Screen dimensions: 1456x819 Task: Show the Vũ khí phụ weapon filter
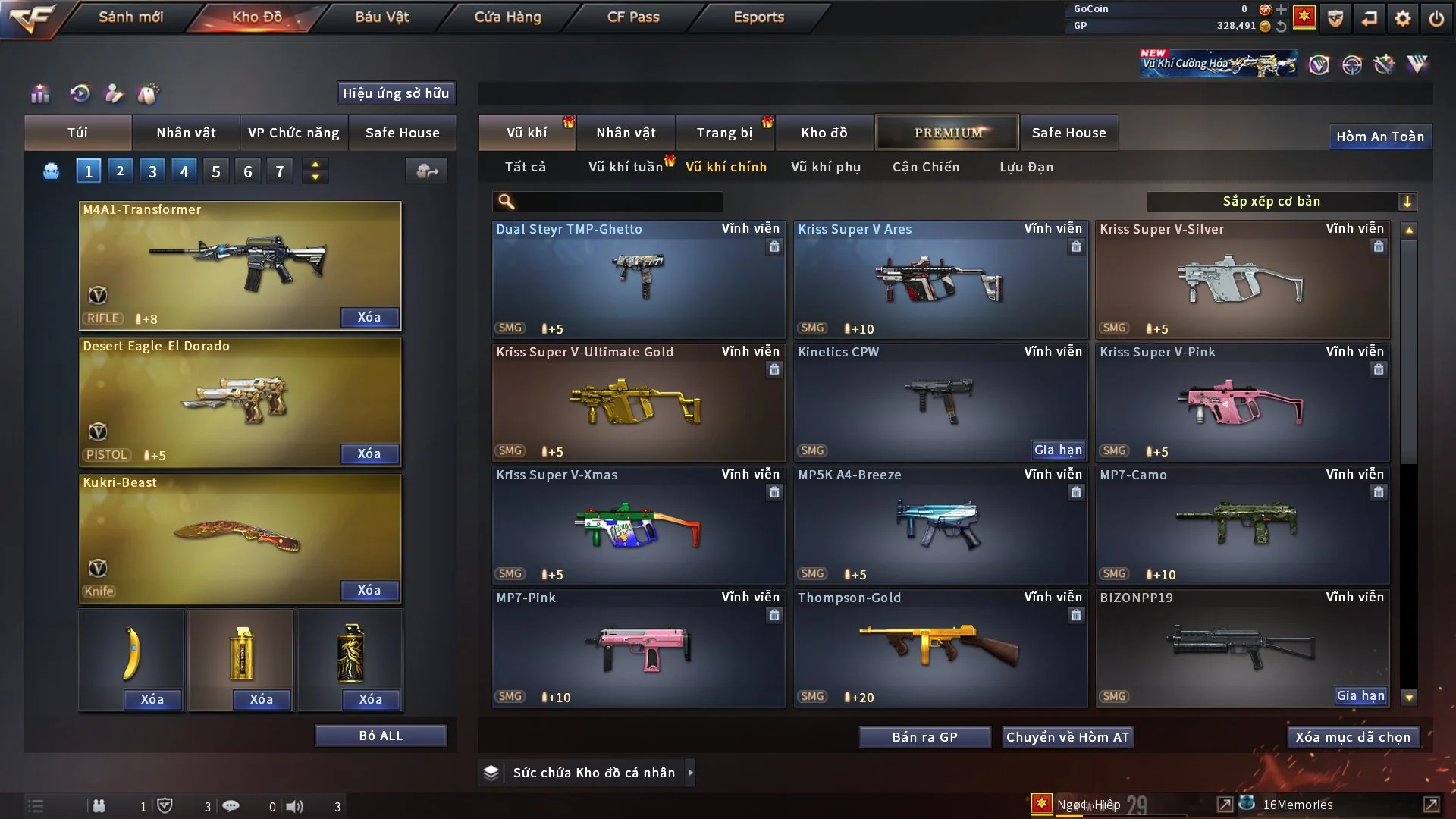(x=825, y=167)
